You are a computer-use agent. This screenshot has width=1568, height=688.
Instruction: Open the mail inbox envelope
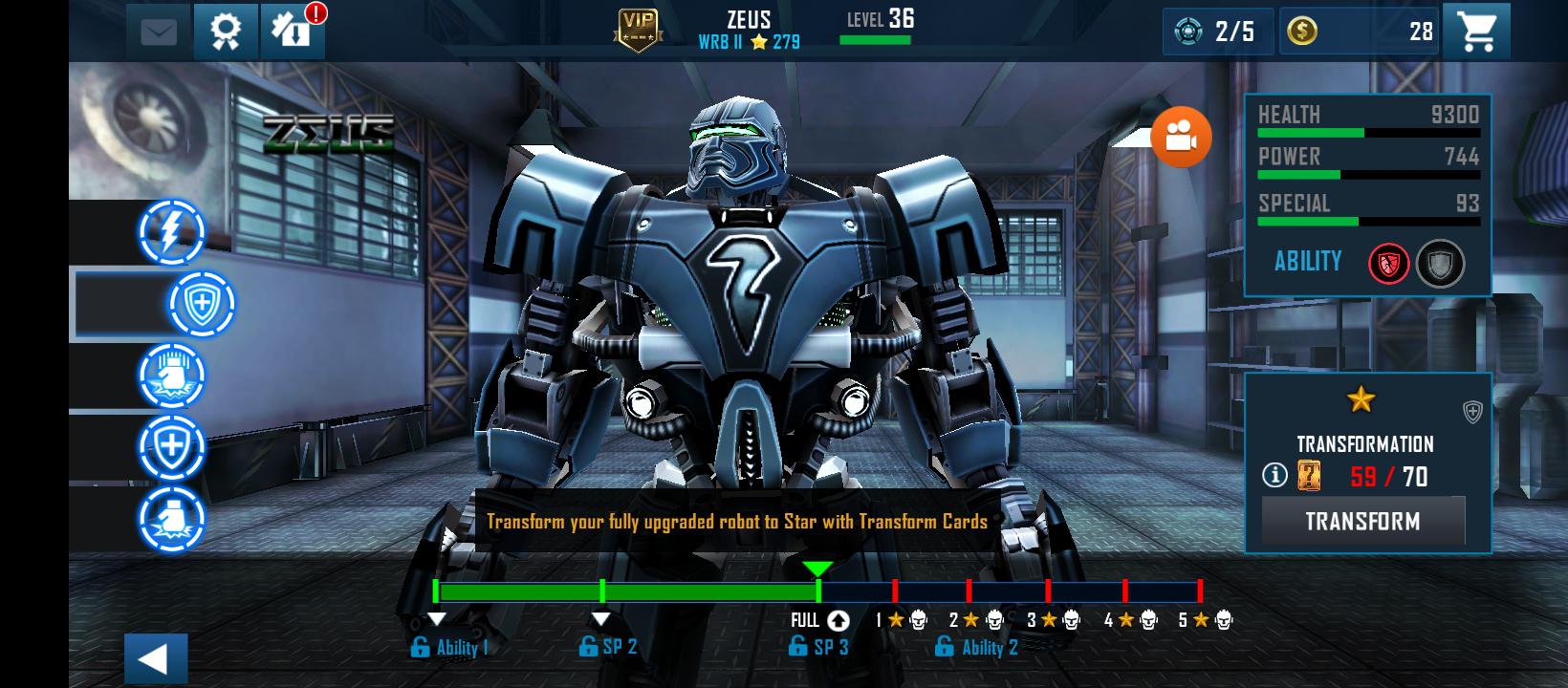tap(159, 32)
